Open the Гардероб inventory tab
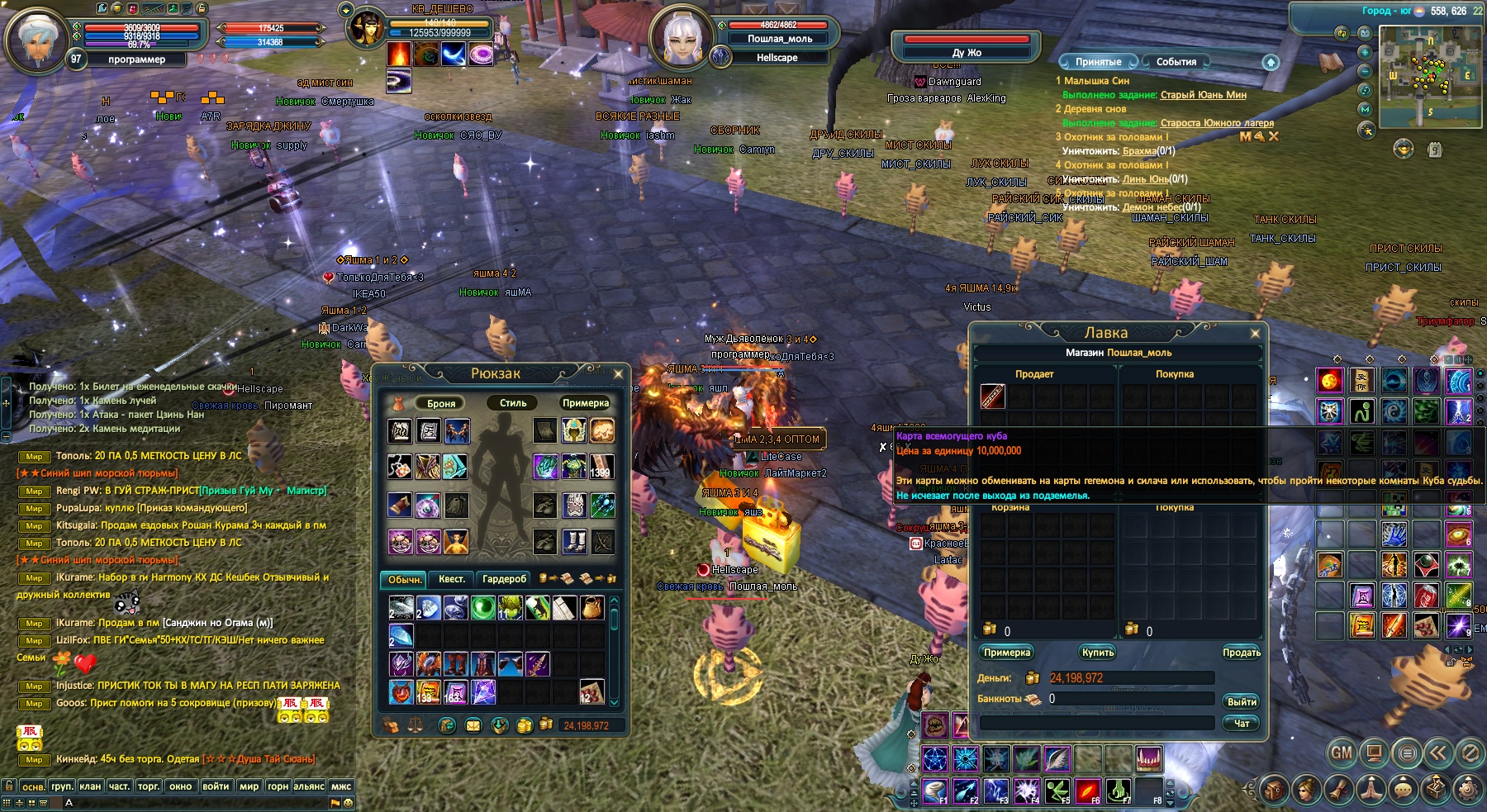Image resolution: width=1487 pixels, height=812 pixels. [x=505, y=579]
